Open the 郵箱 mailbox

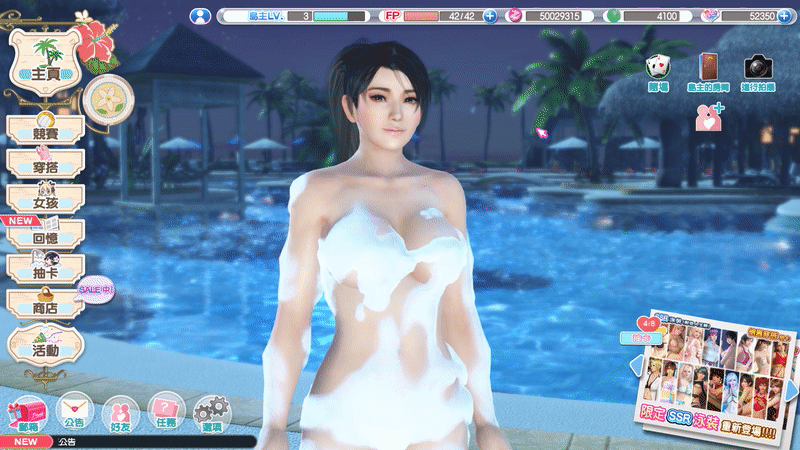[21, 412]
